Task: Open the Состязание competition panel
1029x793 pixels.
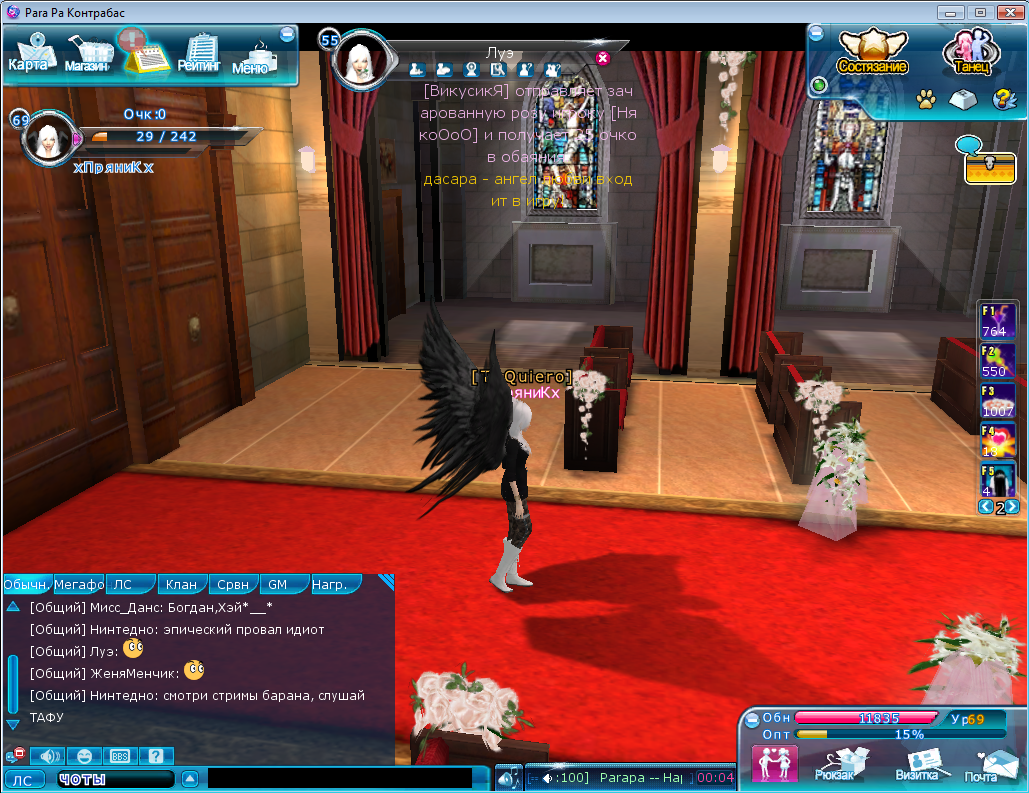Action: pyautogui.click(x=872, y=52)
